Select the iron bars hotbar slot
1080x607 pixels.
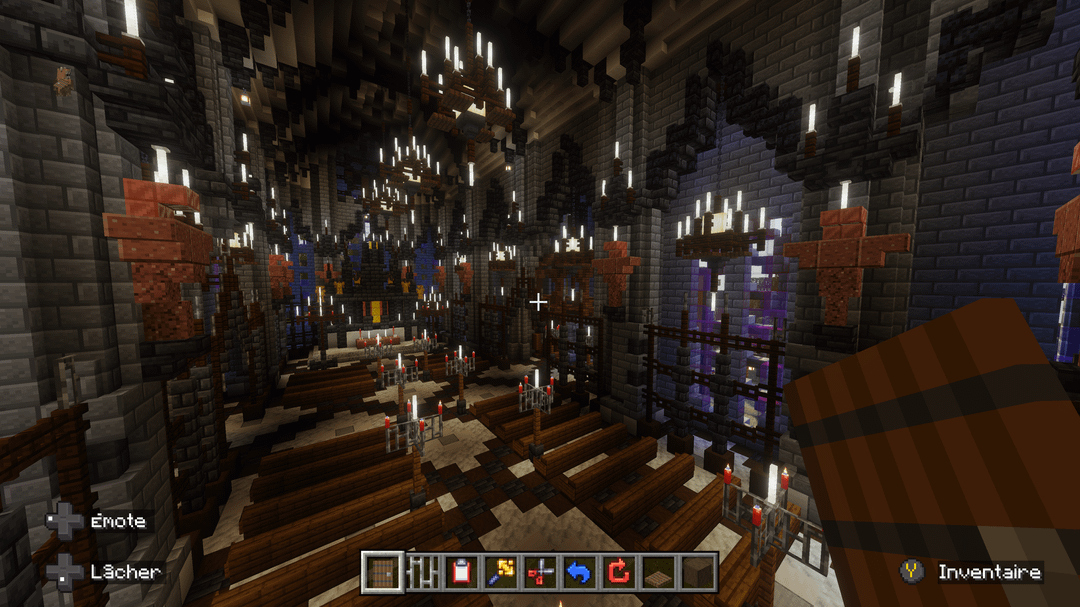click(422, 572)
